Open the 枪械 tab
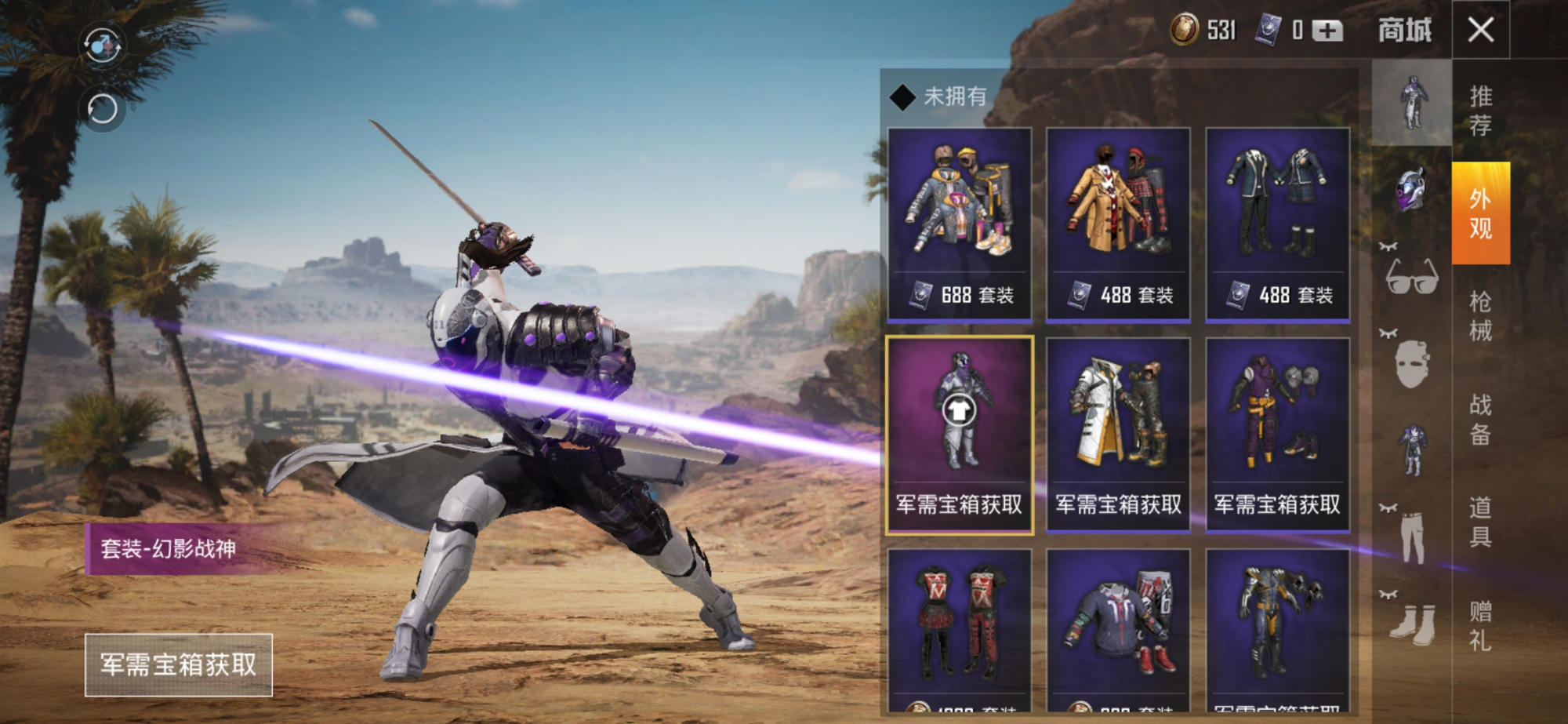Image resolution: width=1568 pixels, height=724 pixels. pos(1480,316)
